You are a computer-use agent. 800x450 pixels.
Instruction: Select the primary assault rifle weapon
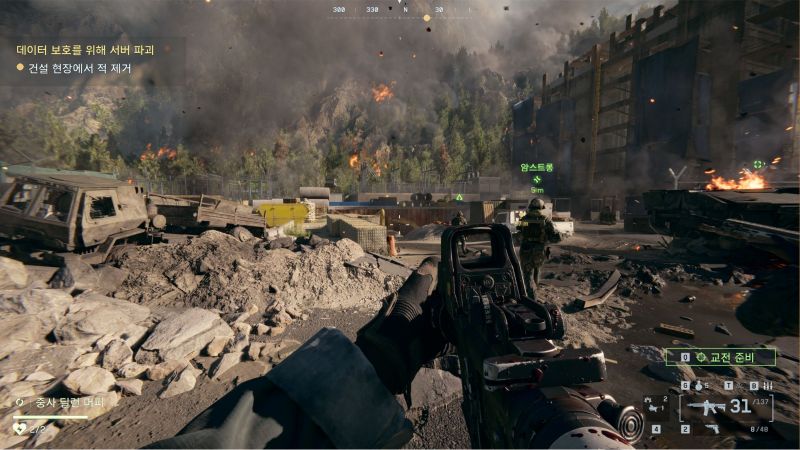[x=706, y=408]
